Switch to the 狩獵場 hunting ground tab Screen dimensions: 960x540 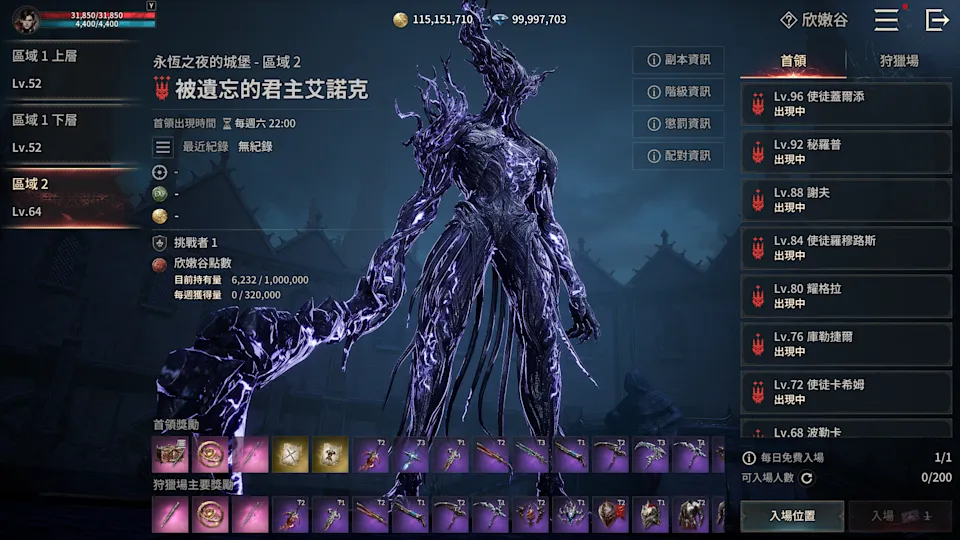coord(899,62)
